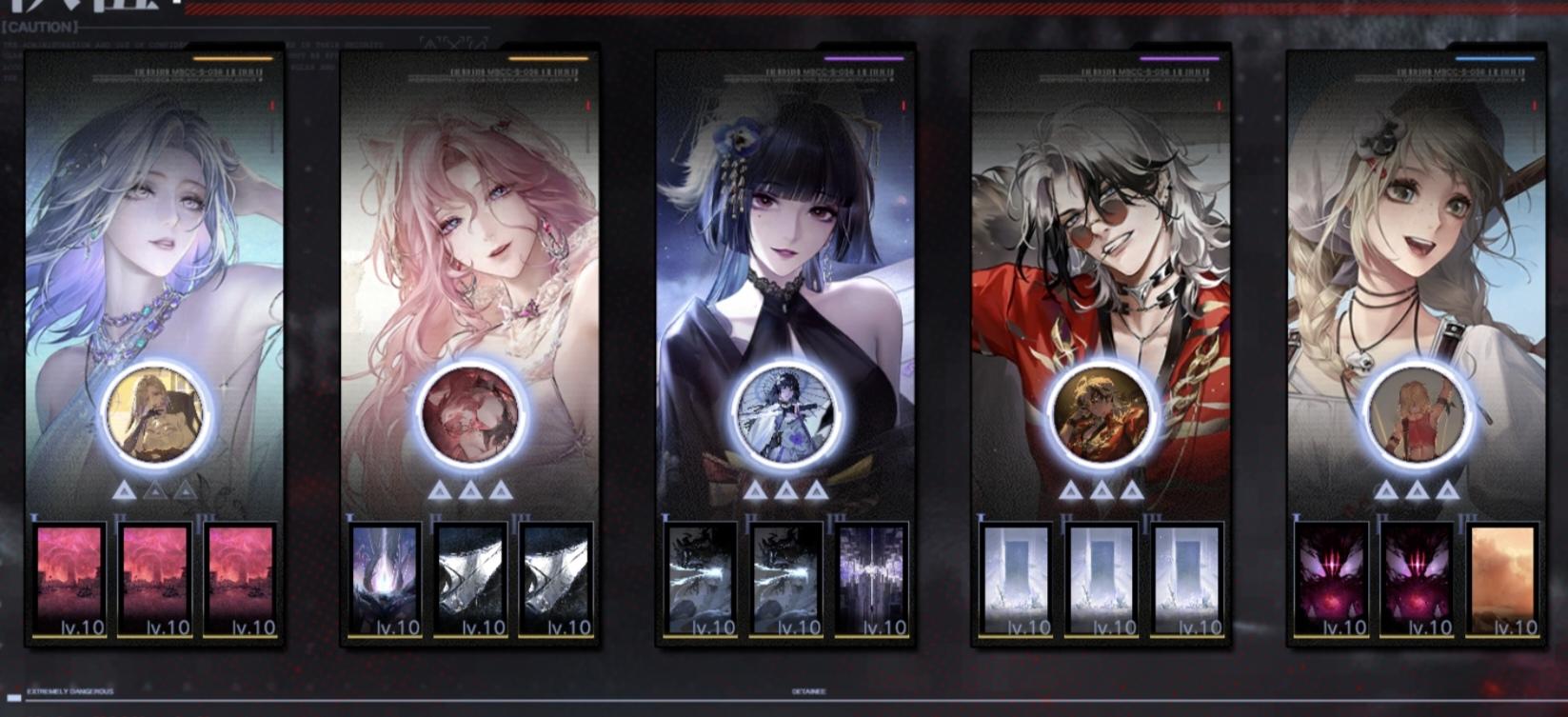
Task: Open the first lv.10 skill thumbnail on the pink-haired card
Action: 387,575
